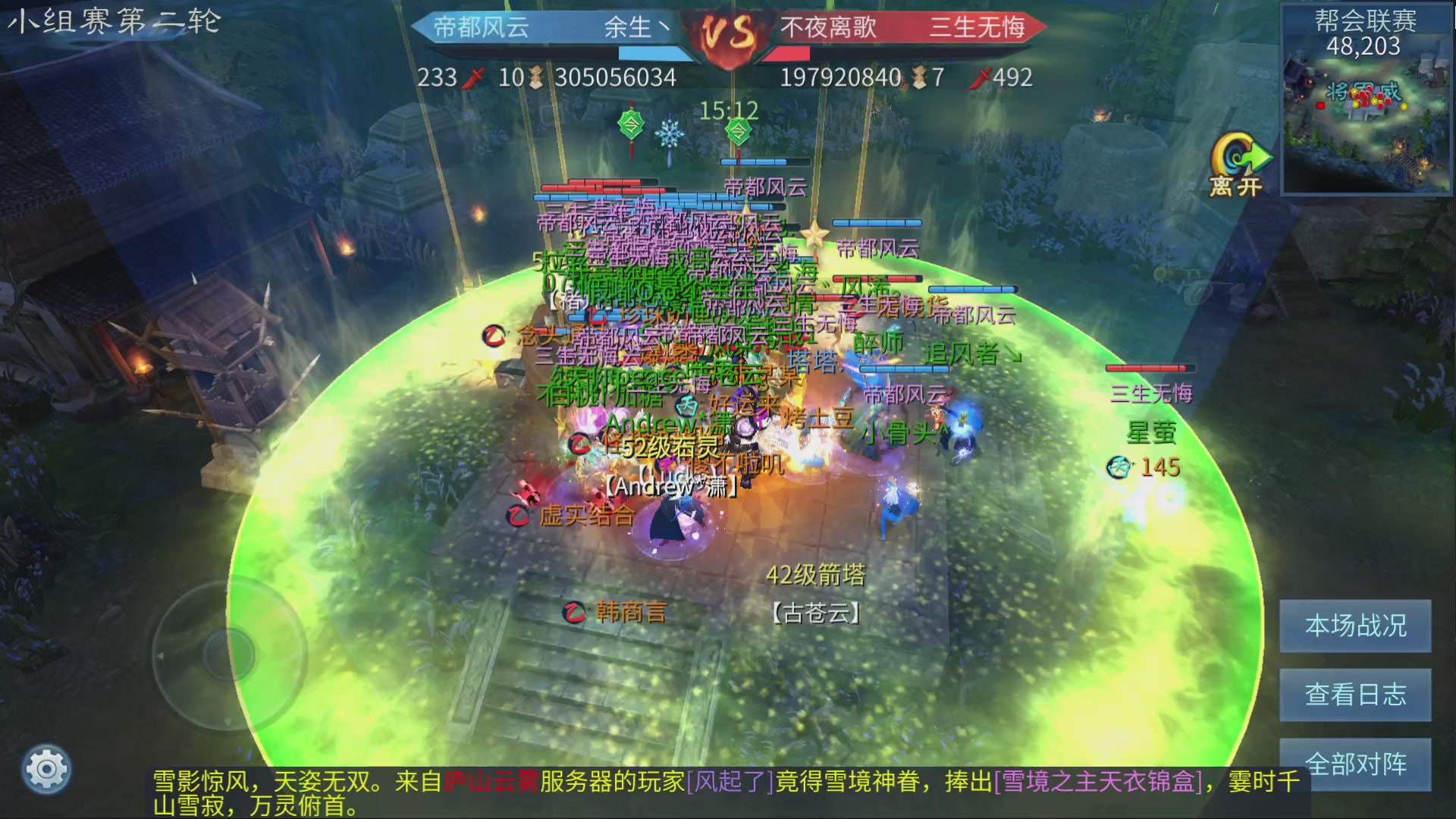View all matchups via 全部对阵

point(1354,764)
